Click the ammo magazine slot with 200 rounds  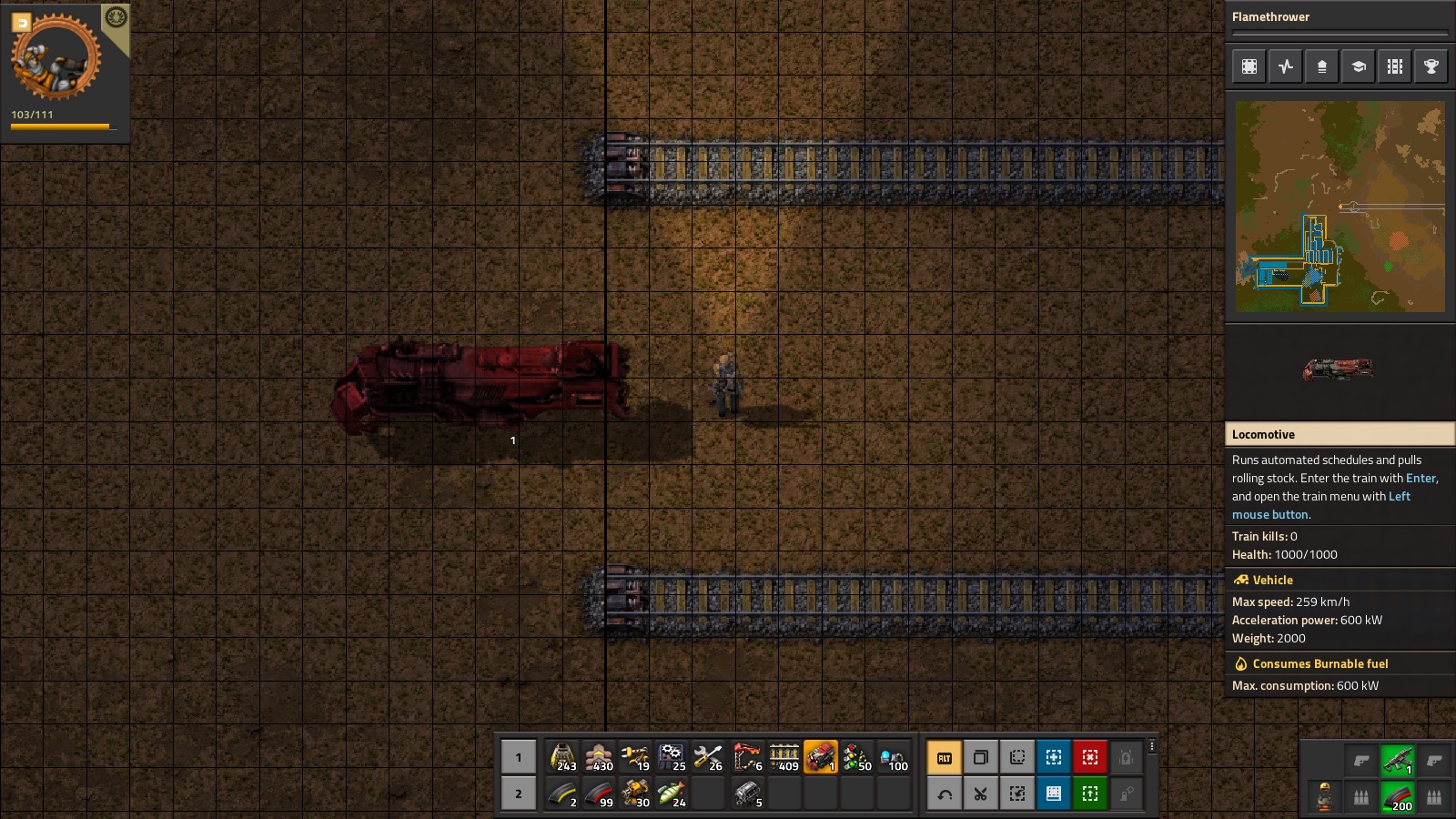1397,797
